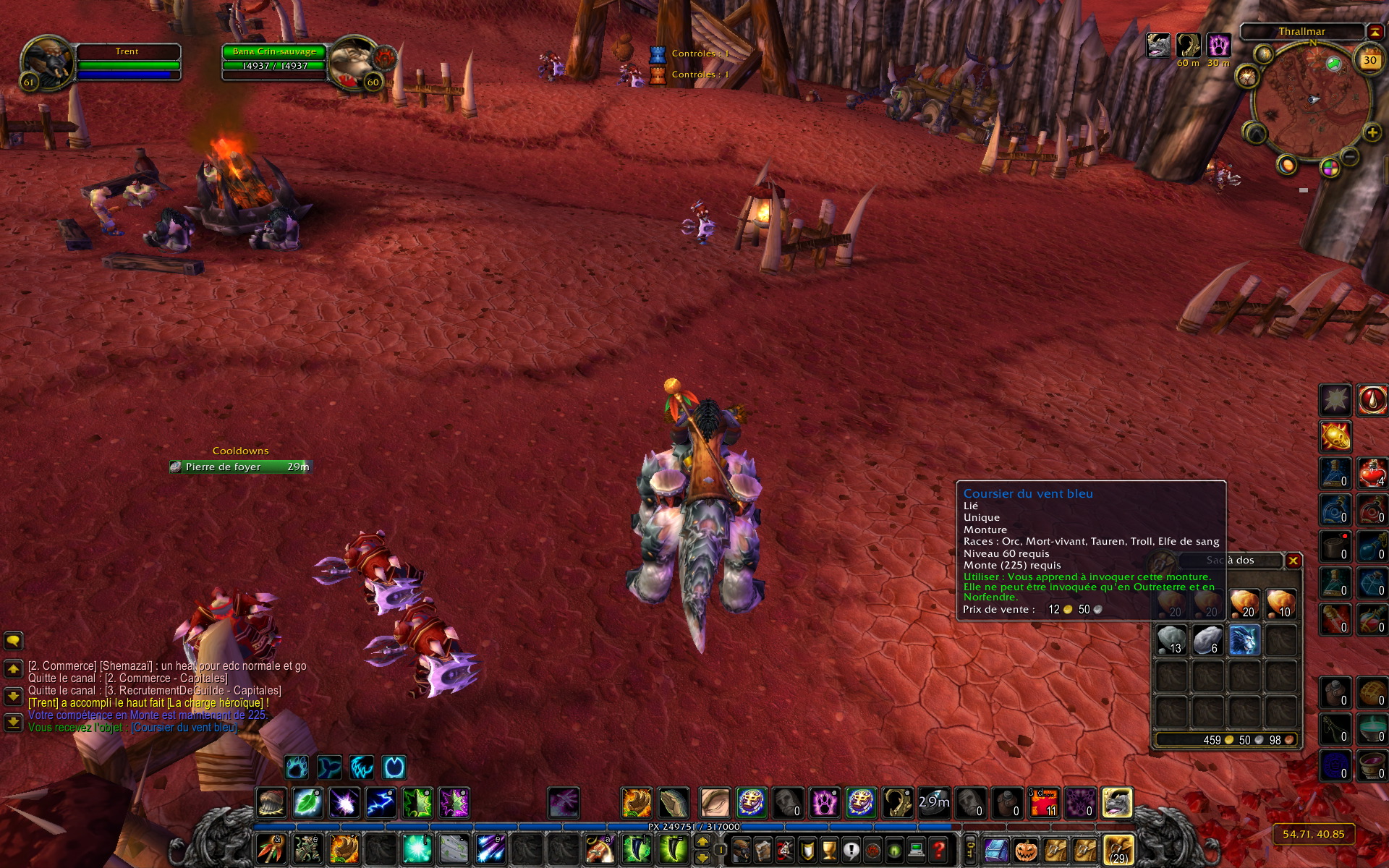
Task: Collapse the minimap using the Thrallmar header button
Action: (1375, 31)
